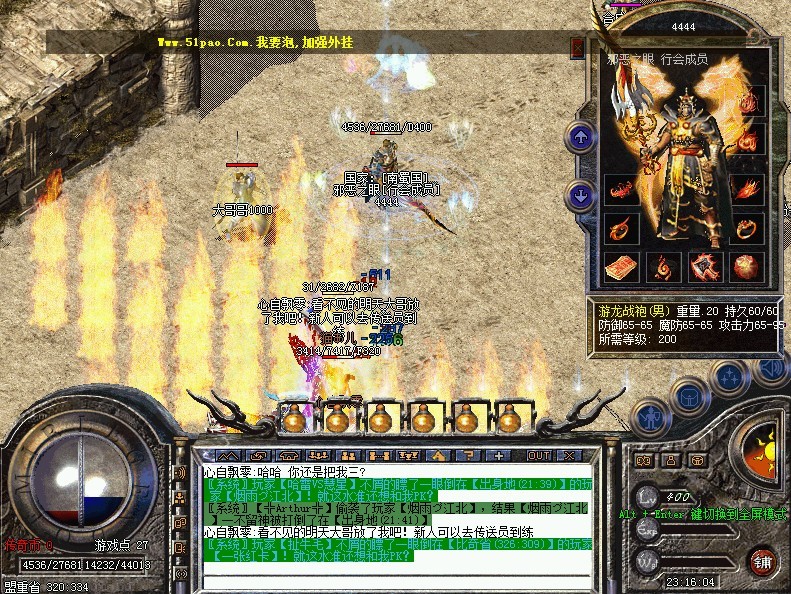Viewport: 791px width, 594px height.
Task: Click the mountain icon on chat toolbar
Action: click(225, 455)
